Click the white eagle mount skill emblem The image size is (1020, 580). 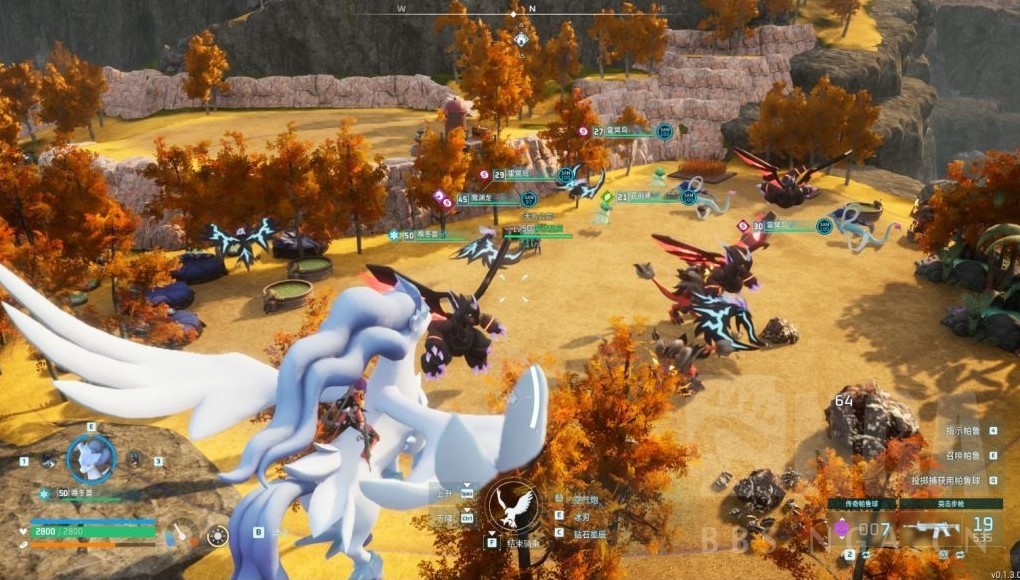coord(512,505)
